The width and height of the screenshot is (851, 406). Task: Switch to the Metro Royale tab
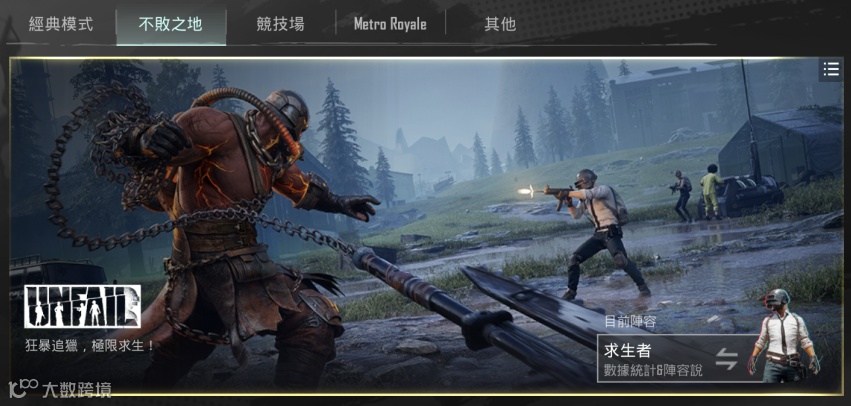click(390, 24)
